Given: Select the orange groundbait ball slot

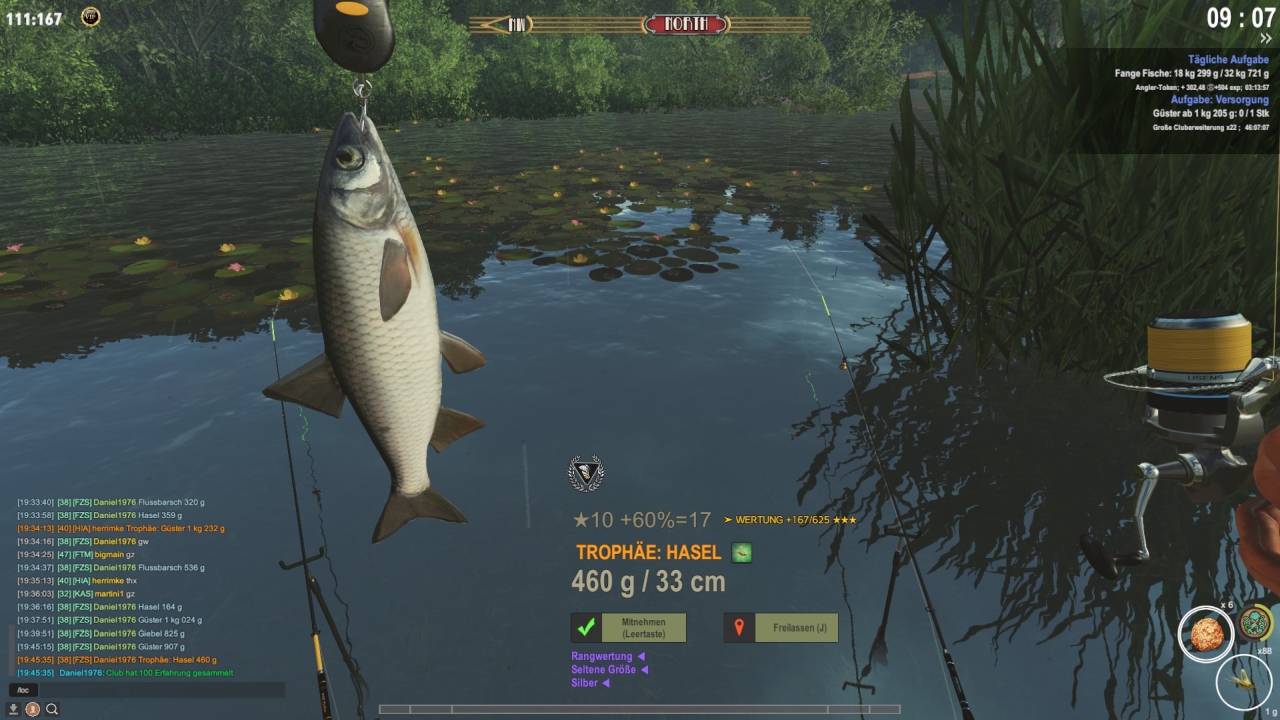Looking at the screenshot, I should point(1205,634).
